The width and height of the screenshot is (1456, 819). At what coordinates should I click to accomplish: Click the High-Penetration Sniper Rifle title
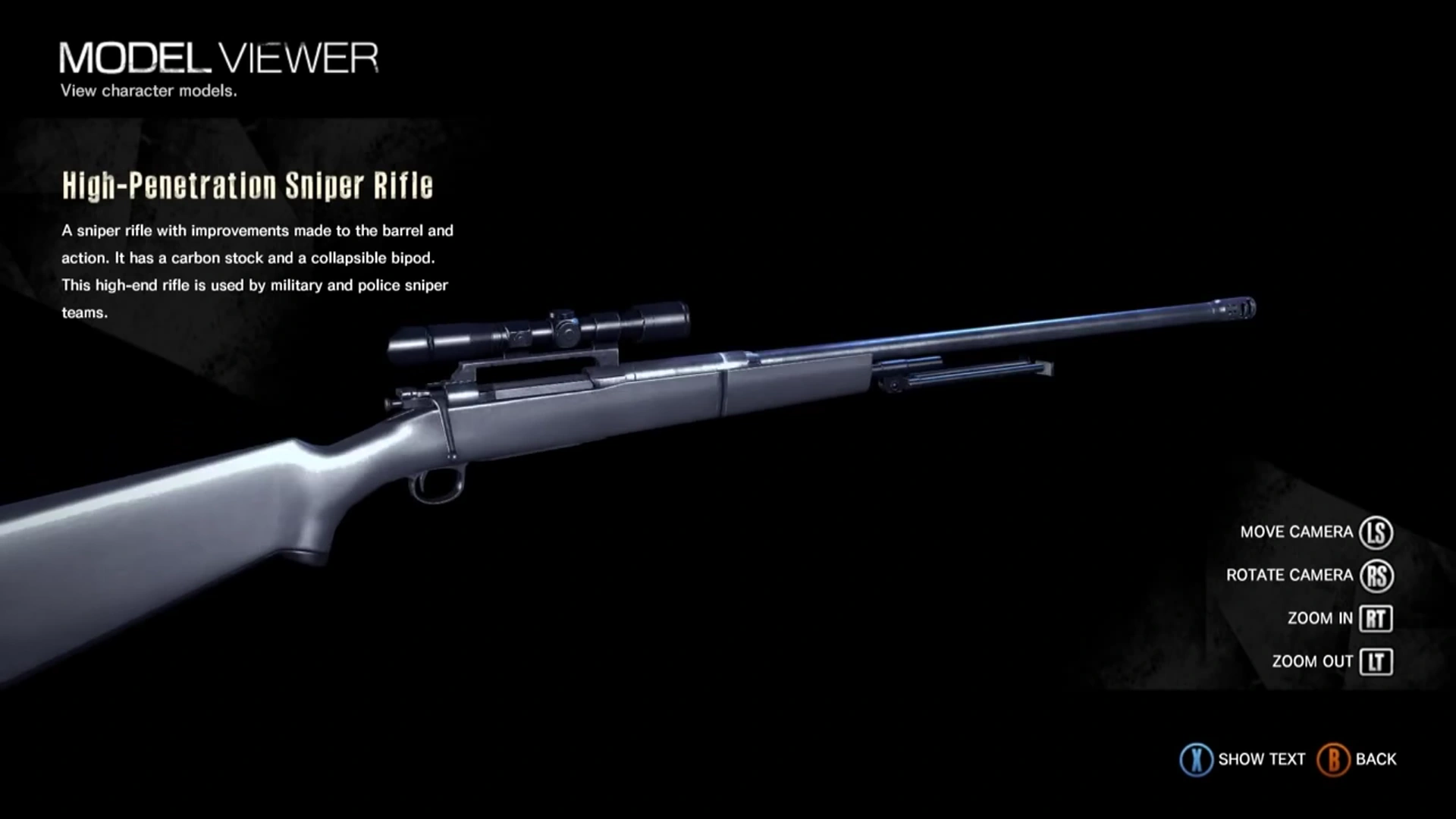click(x=249, y=184)
